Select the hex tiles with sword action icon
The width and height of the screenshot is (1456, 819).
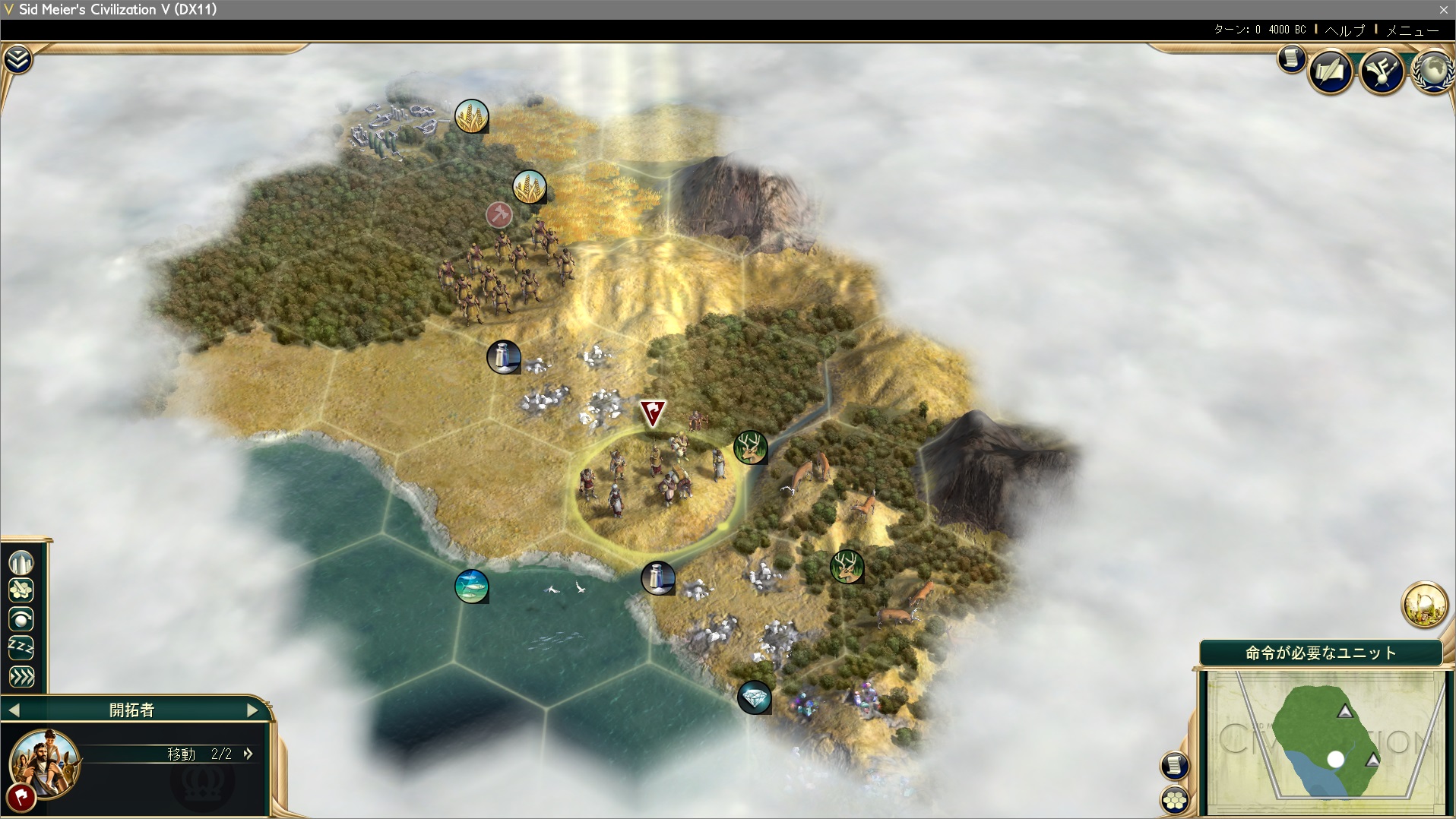(x=21, y=590)
